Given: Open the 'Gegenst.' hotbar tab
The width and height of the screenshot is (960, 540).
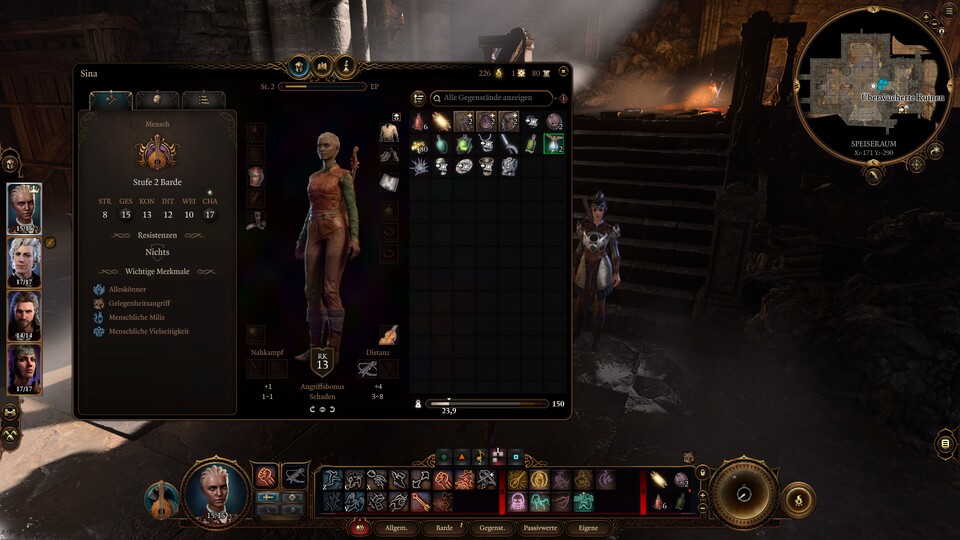Looking at the screenshot, I should pos(492,528).
